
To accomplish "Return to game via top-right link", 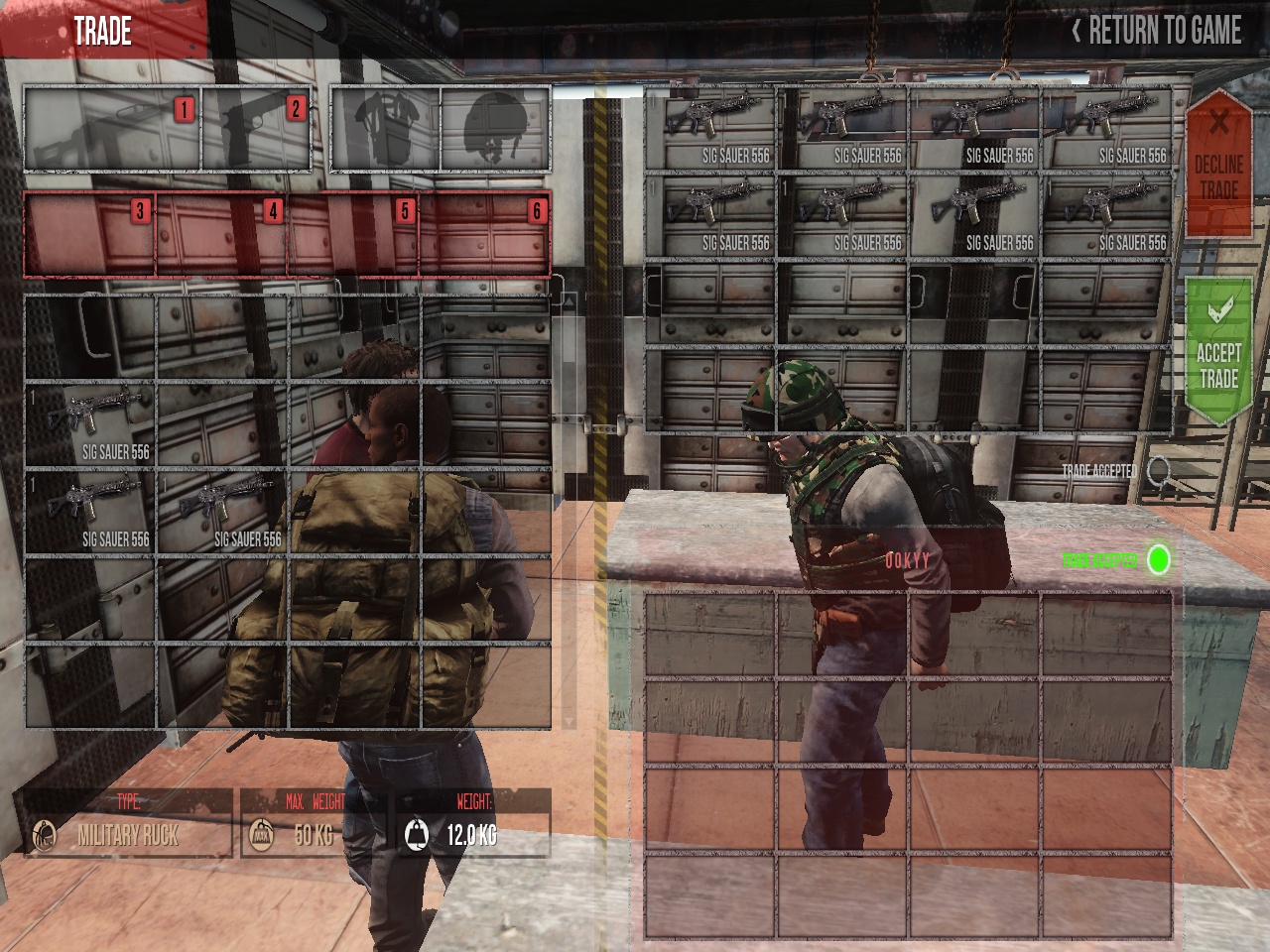I will point(1157,32).
